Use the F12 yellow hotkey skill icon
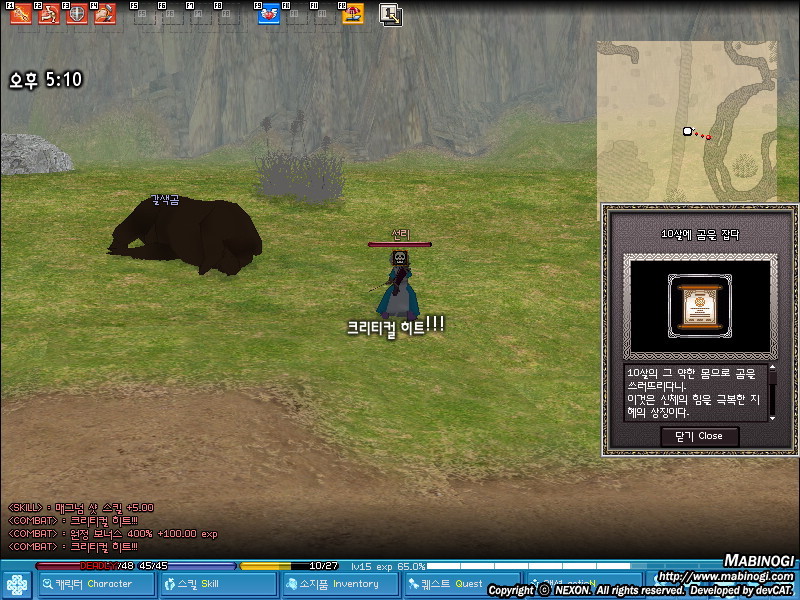800x600 pixels. pyautogui.click(x=352, y=14)
